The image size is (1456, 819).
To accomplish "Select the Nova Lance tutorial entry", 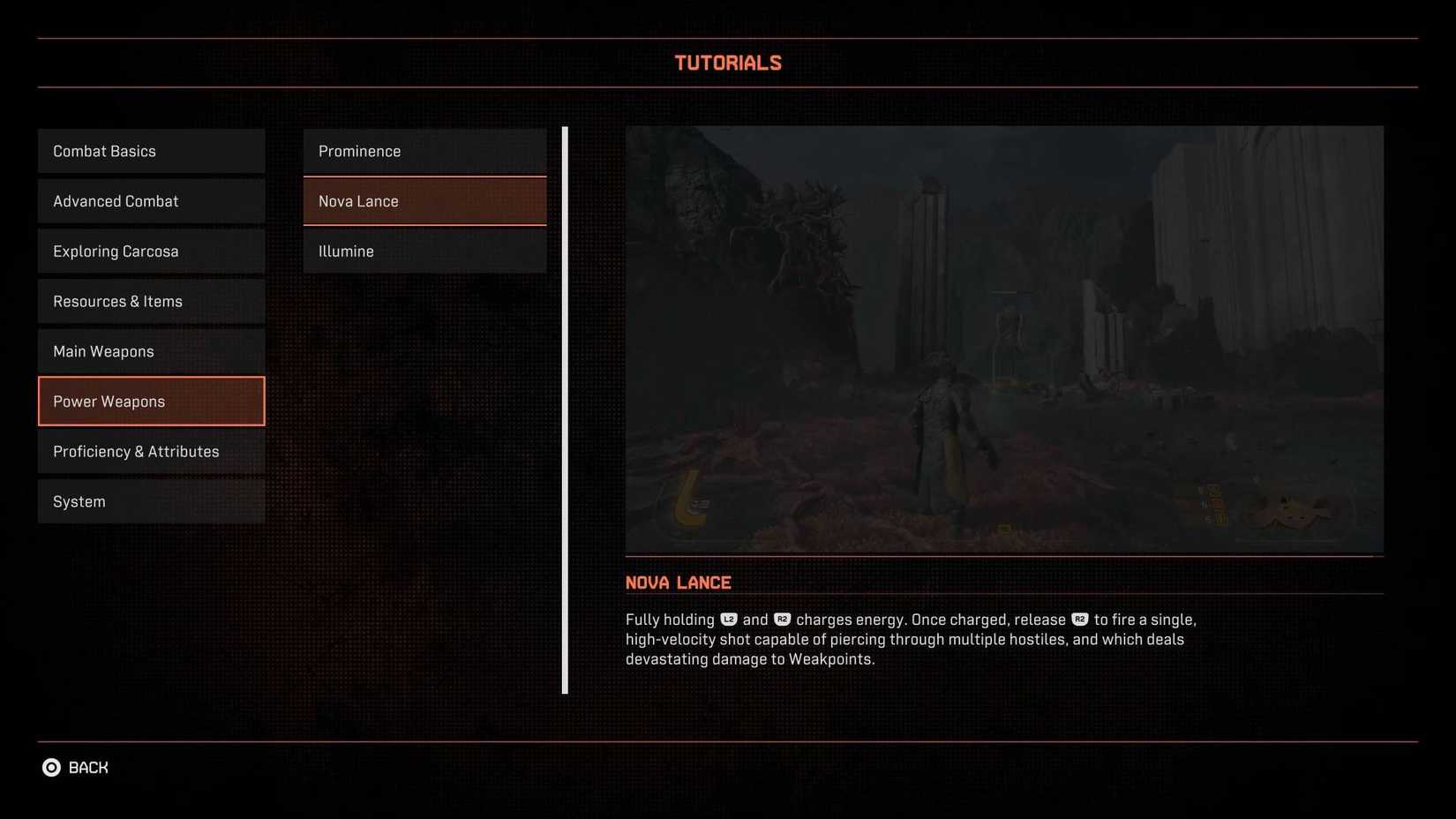I will pyautogui.click(x=424, y=201).
